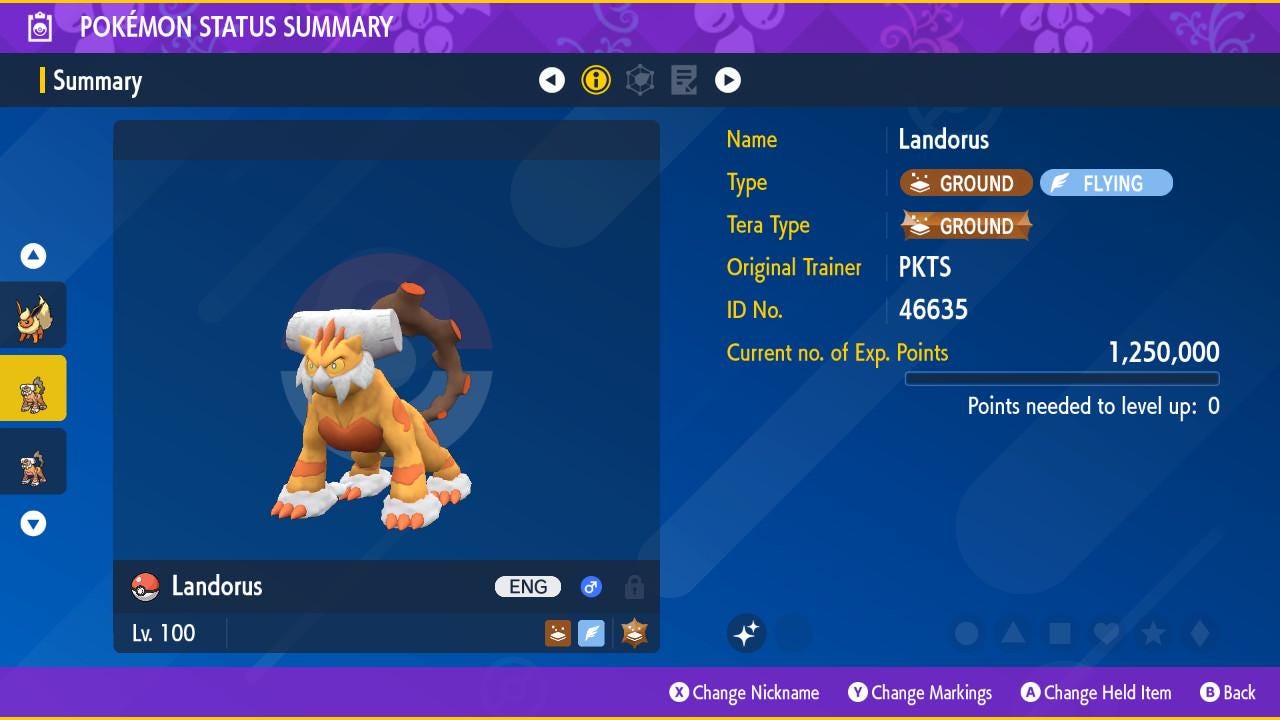Image resolution: width=1280 pixels, height=720 pixels.
Task: Toggle the triangle marking
Action: [1013, 633]
